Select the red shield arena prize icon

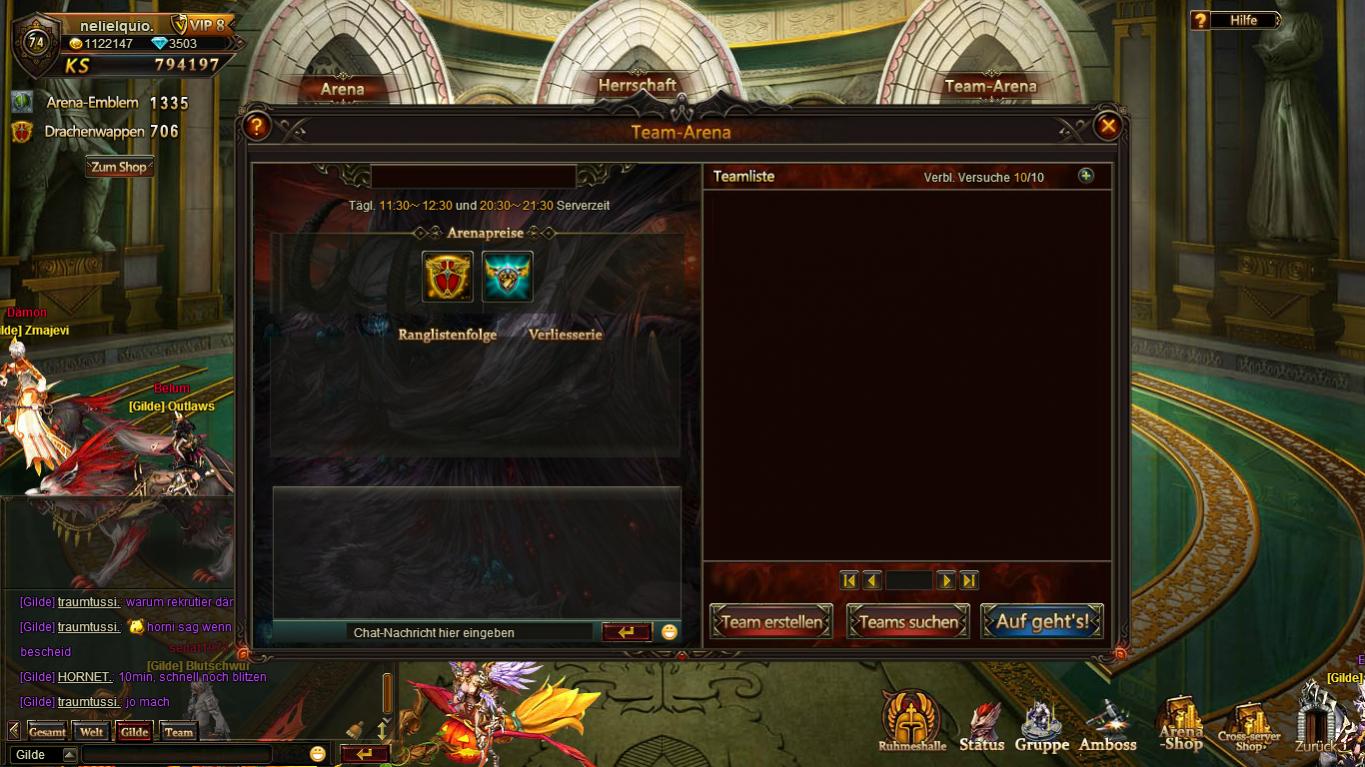(447, 277)
